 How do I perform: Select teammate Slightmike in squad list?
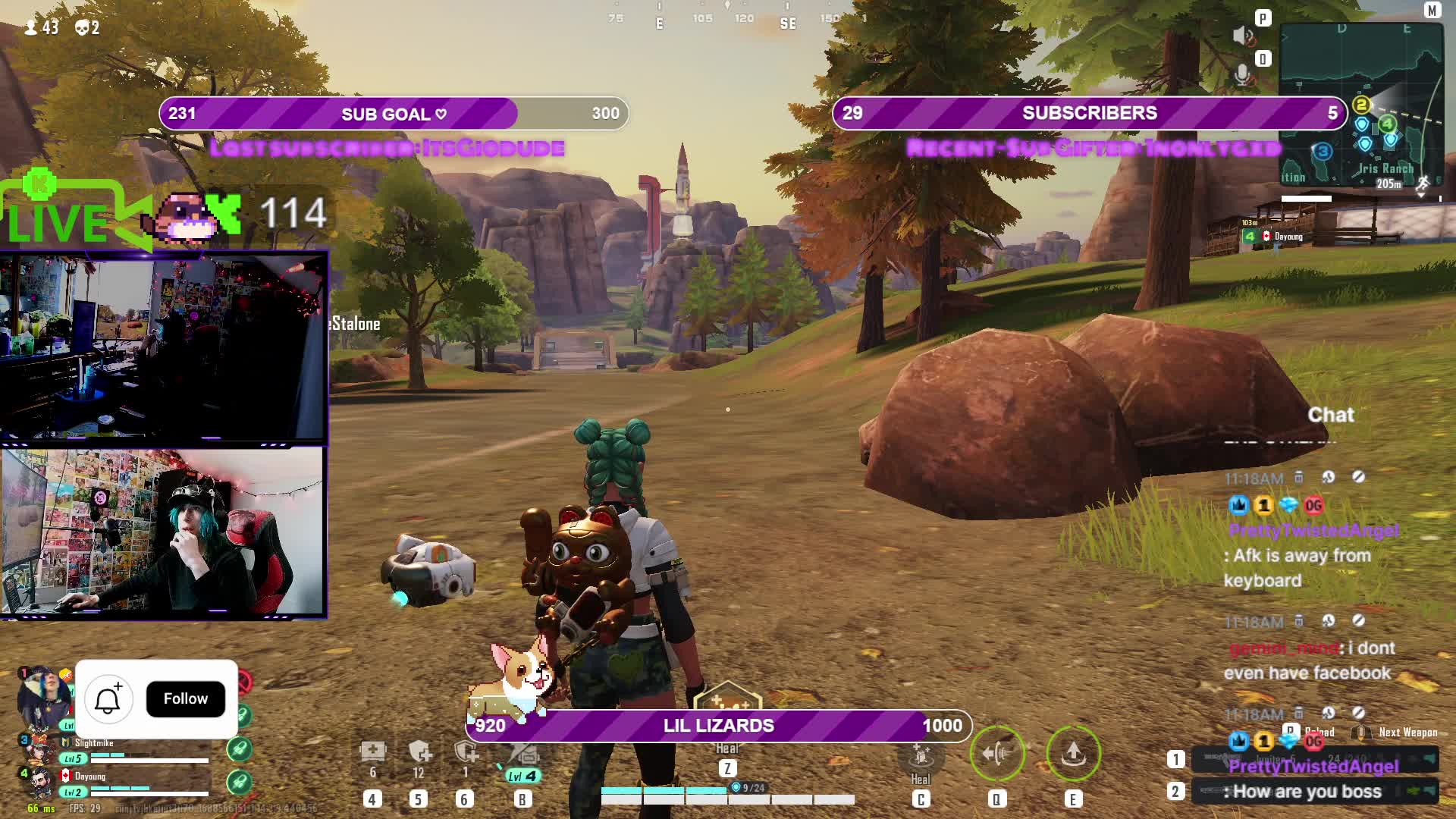[x=95, y=743]
